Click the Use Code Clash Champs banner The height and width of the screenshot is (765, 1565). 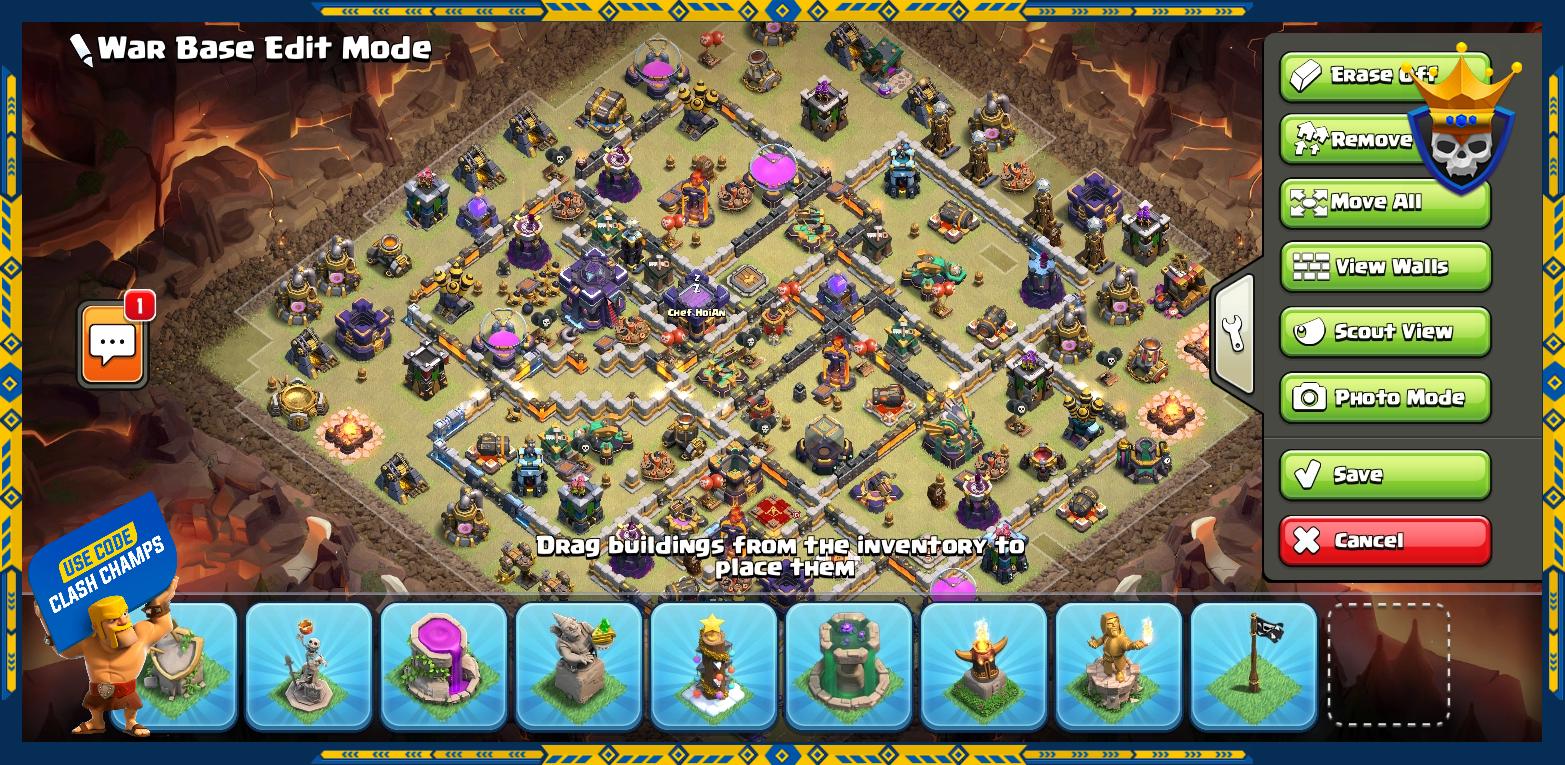(100, 567)
